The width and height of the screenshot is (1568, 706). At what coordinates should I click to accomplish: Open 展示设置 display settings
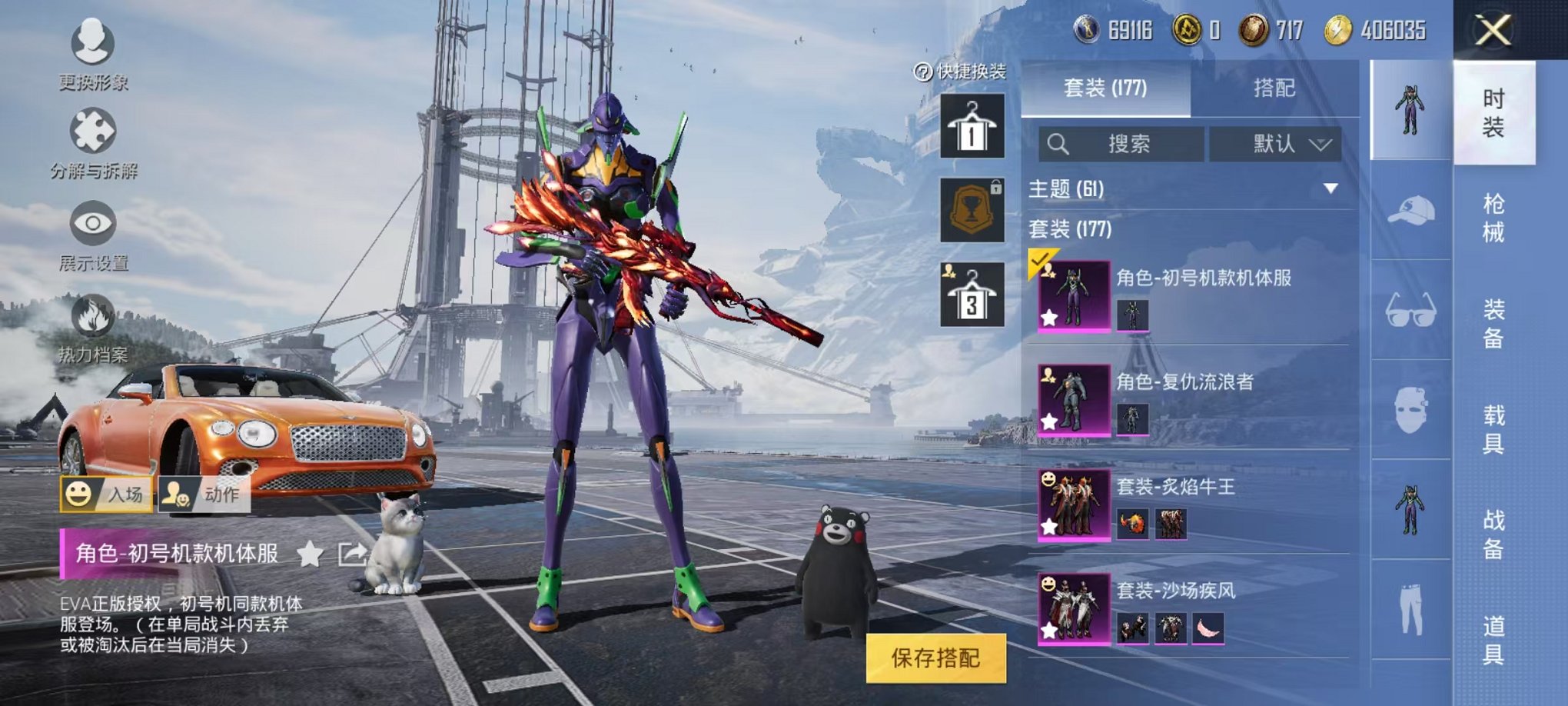click(93, 236)
